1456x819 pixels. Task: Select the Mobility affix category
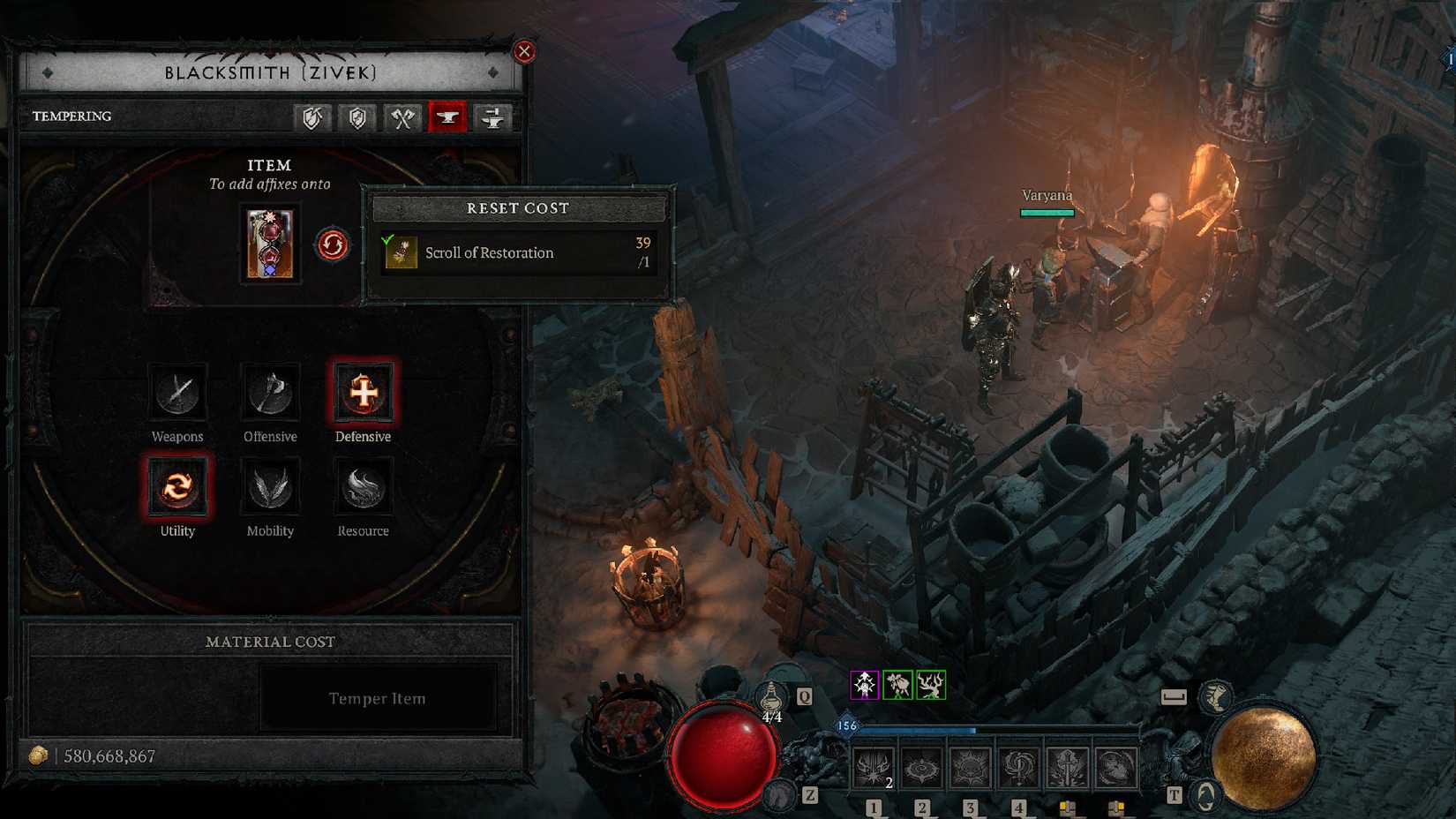pos(269,488)
